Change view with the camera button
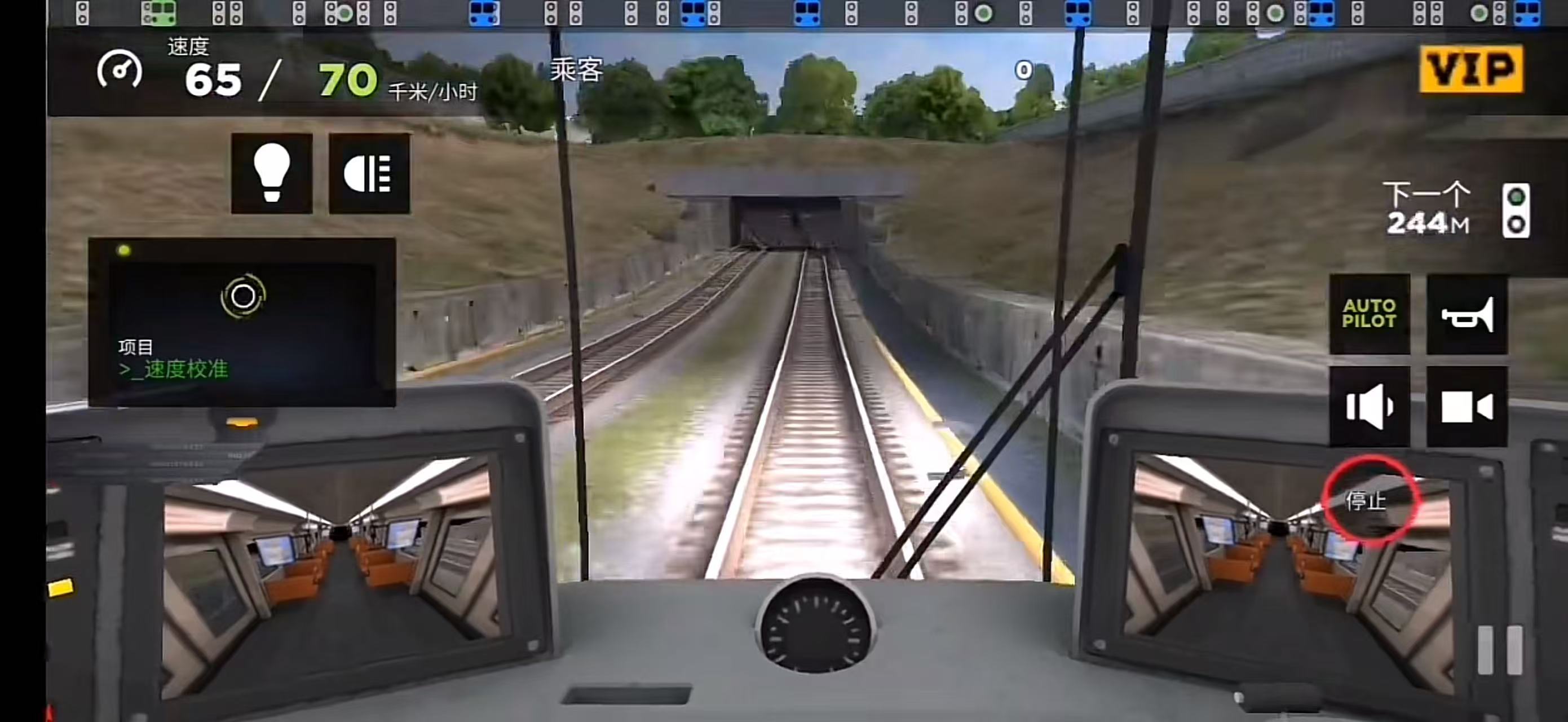The height and width of the screenshot is (722, 1568). tap(1467, 407)
